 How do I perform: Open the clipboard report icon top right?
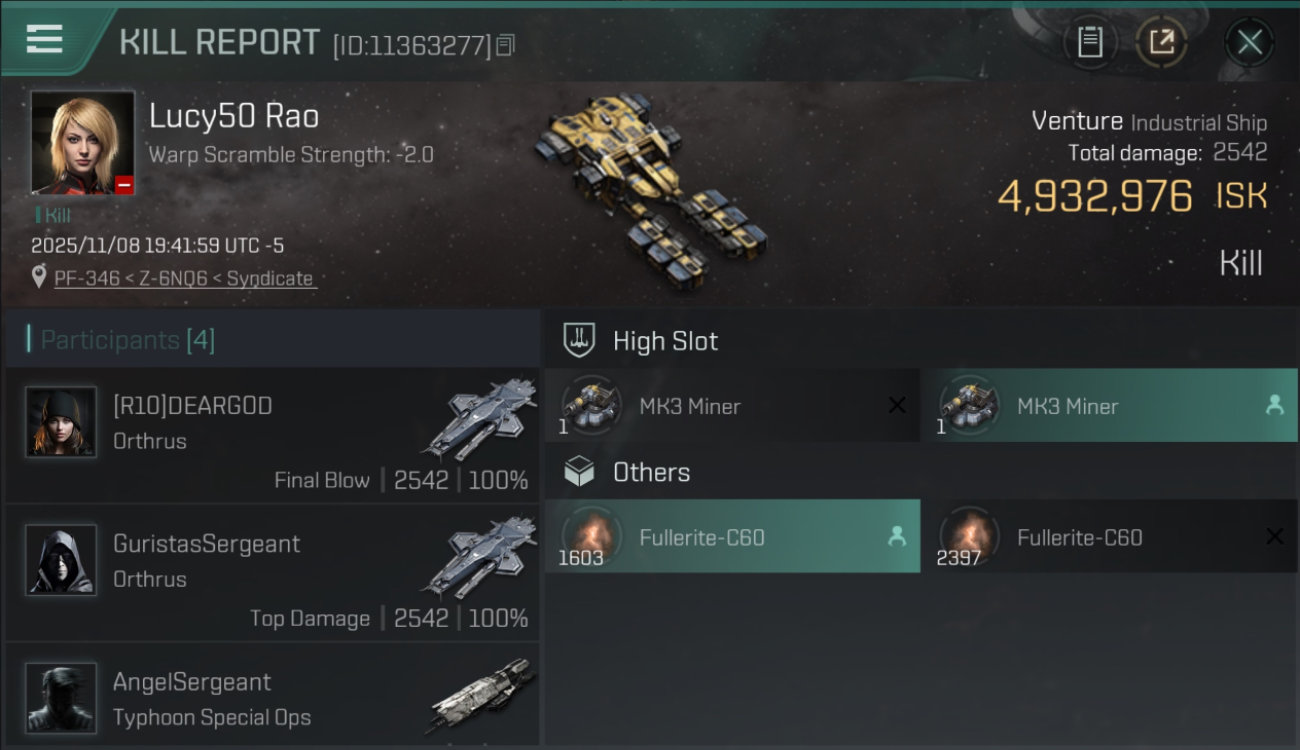1091,42
